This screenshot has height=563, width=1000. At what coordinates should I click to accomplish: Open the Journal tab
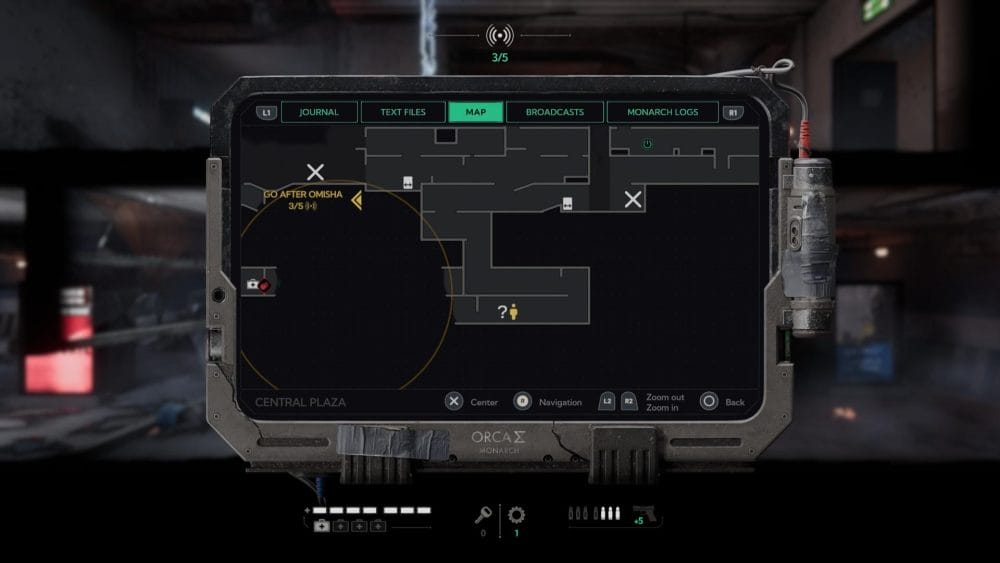pos(319,112)
